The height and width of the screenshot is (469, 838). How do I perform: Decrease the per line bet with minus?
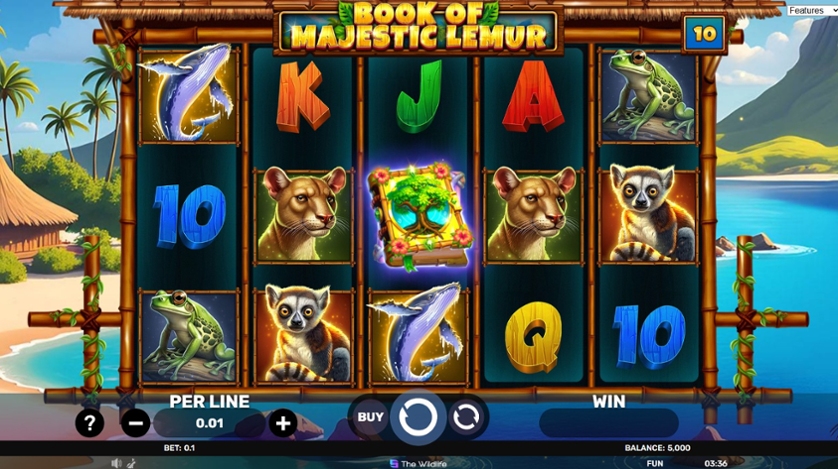[x=136, y=423]
